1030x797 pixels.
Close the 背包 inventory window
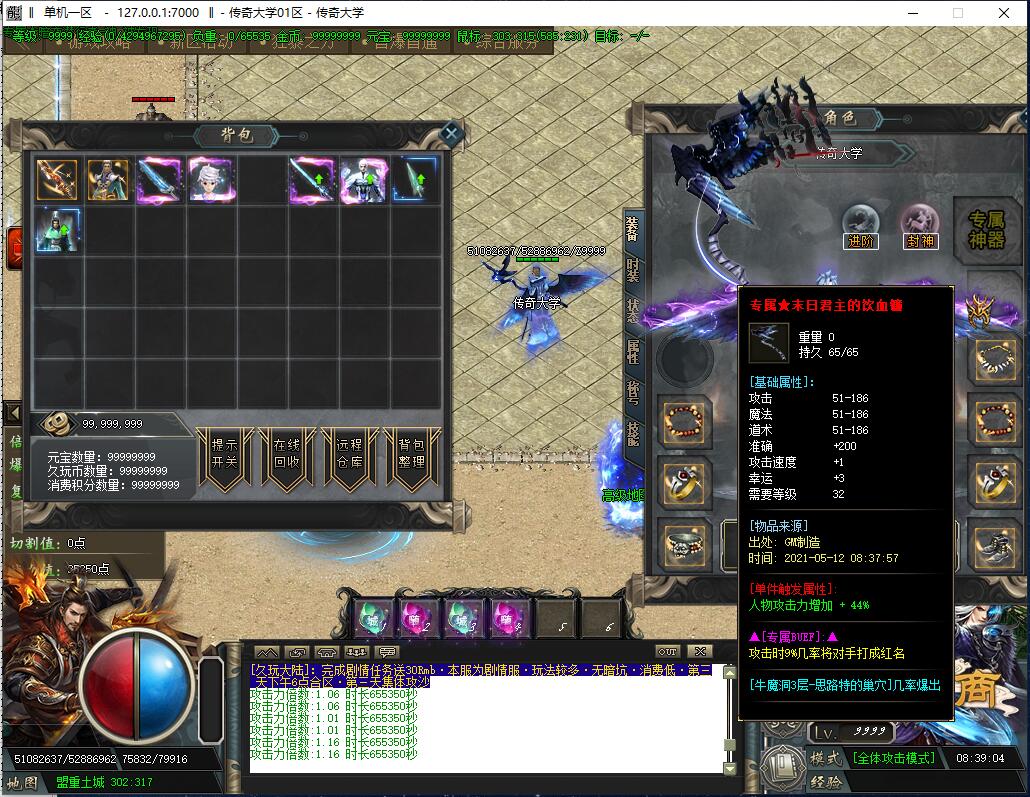tap(451, 133)
